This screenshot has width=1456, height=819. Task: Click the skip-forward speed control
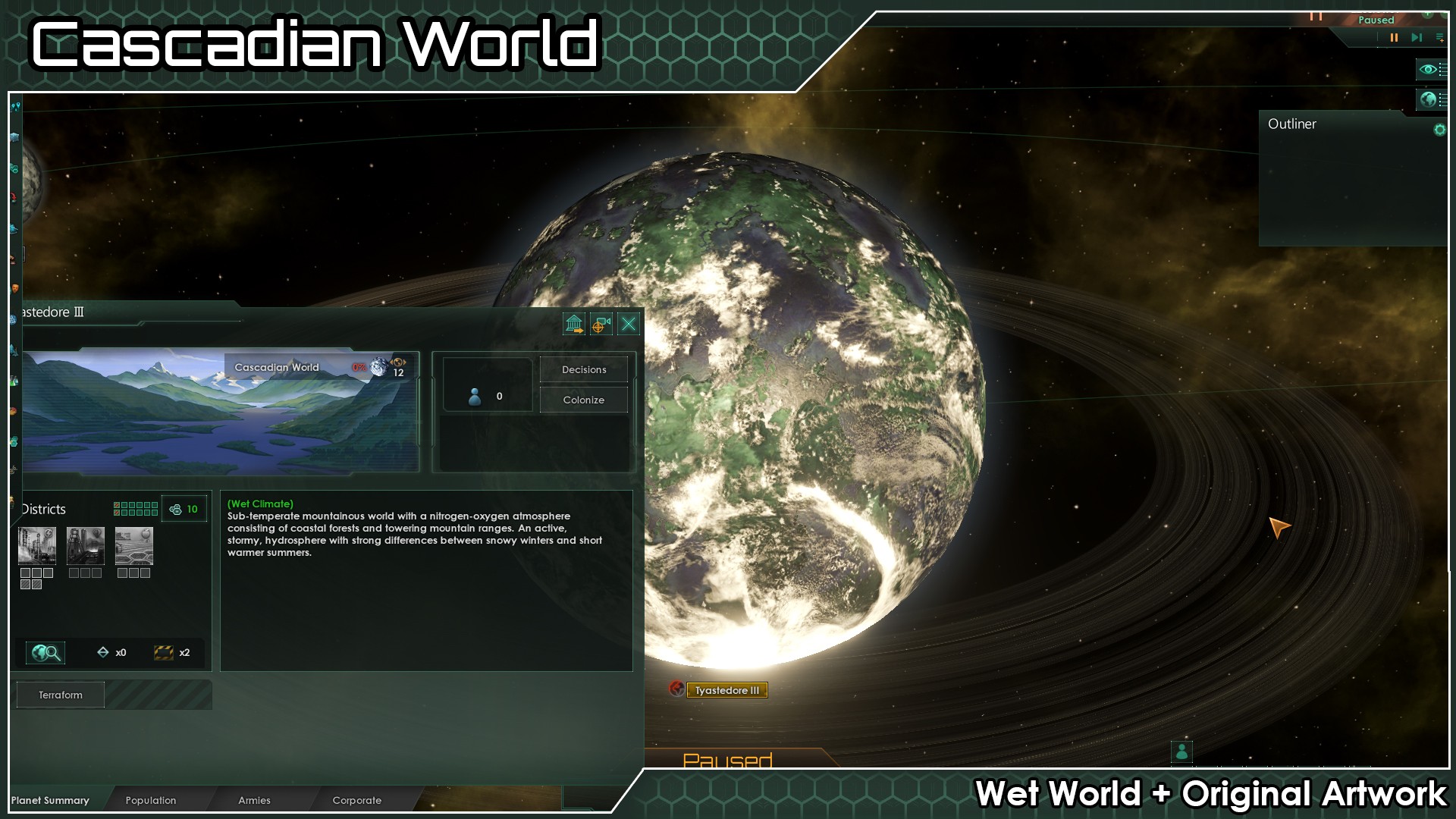click(1416, 37)
